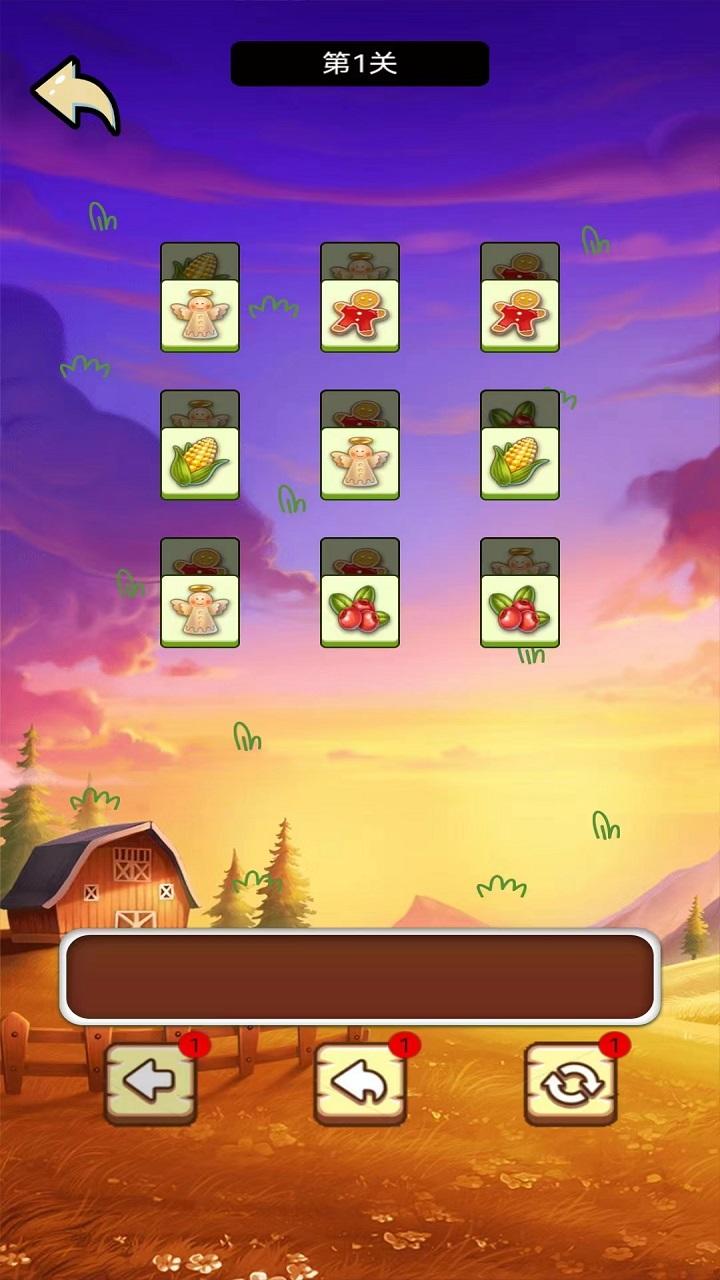Screen dimensions: 720x1280
Task: Activate the curved-arrow undo power-up
Action: [x=360, y=1084]
